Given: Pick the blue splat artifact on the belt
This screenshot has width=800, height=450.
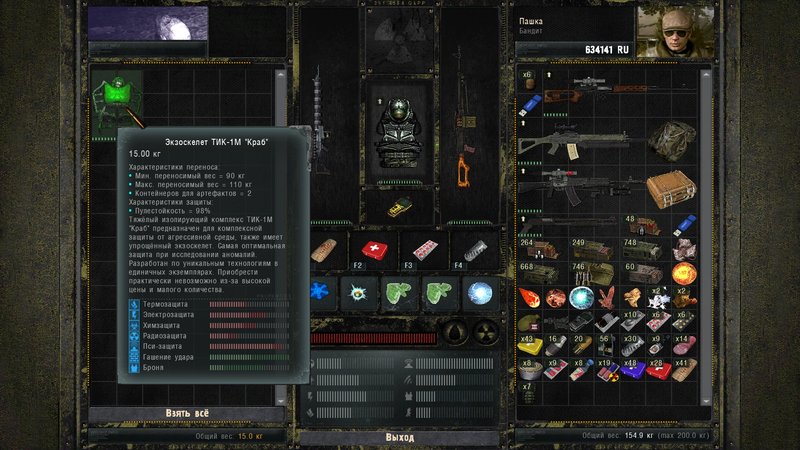Looking at the screenshot, I should coord(320,293).
